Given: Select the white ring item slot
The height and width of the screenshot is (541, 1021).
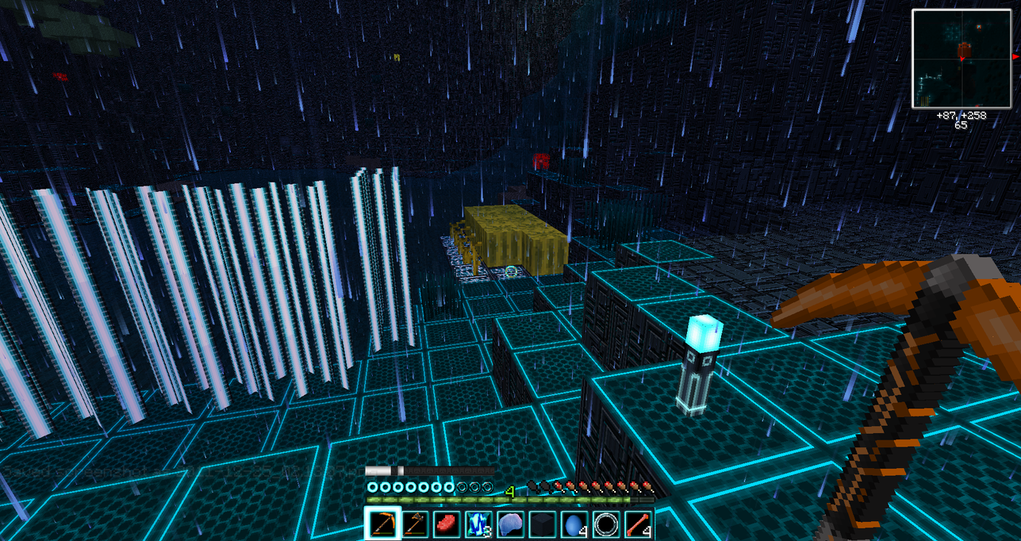Looking at the screenshot, I should [606, 523].
